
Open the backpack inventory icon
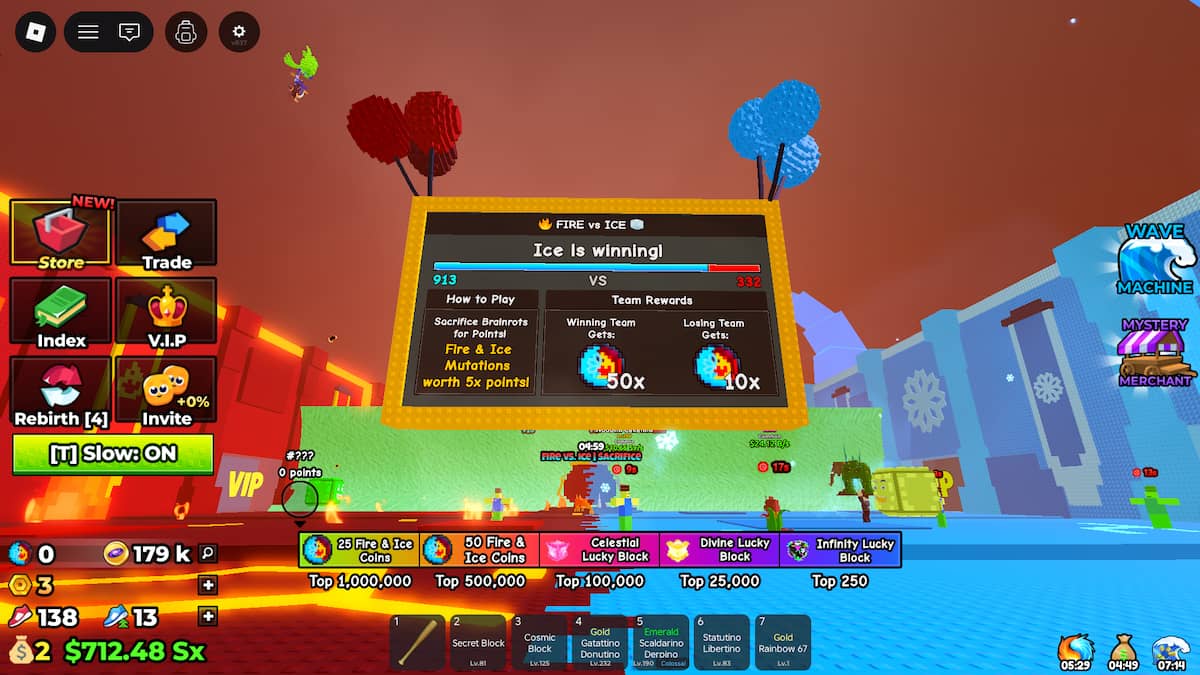185,32
